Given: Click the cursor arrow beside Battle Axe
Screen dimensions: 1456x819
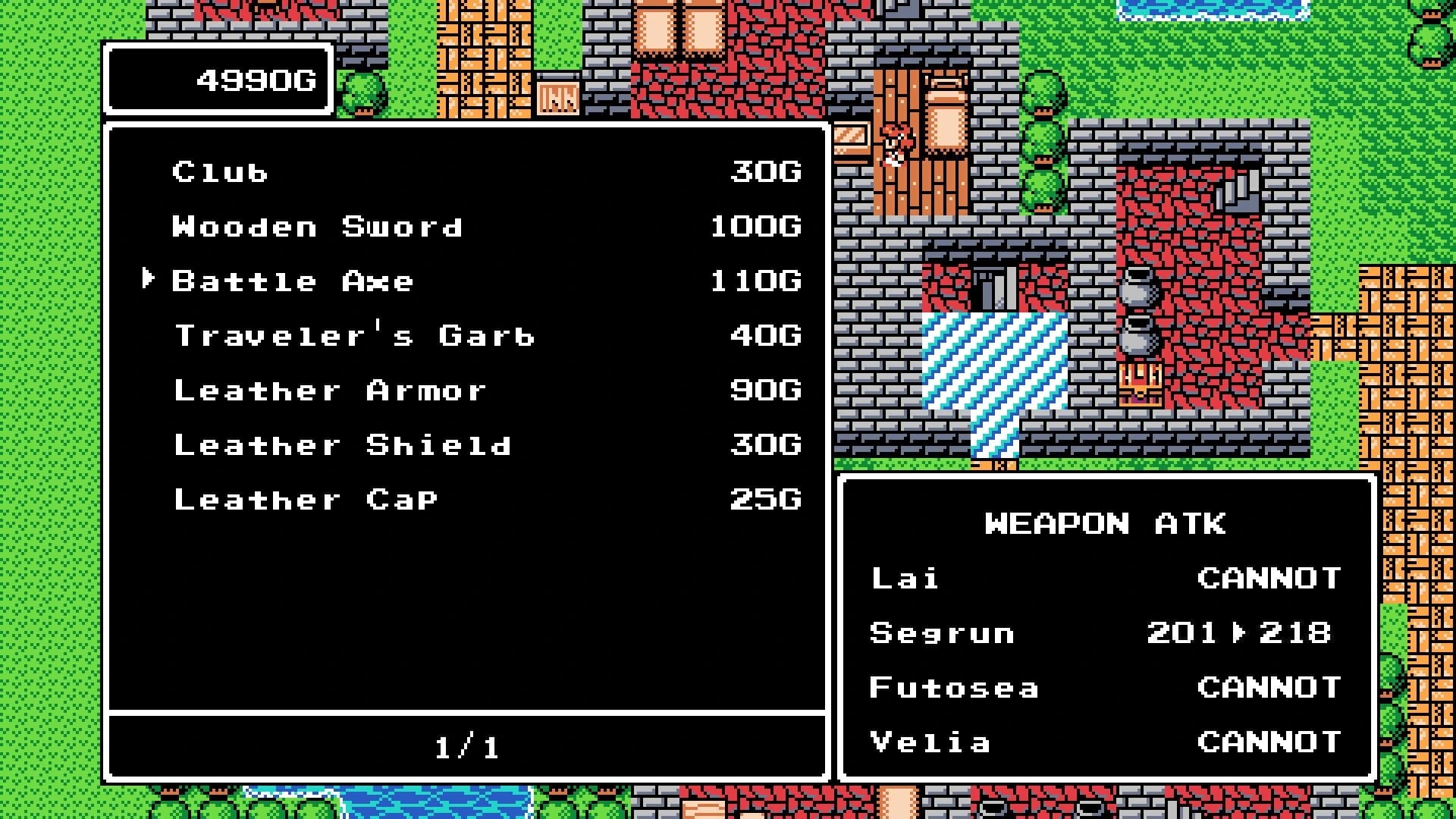Looking at the screenshot, I should pos(149,280).
